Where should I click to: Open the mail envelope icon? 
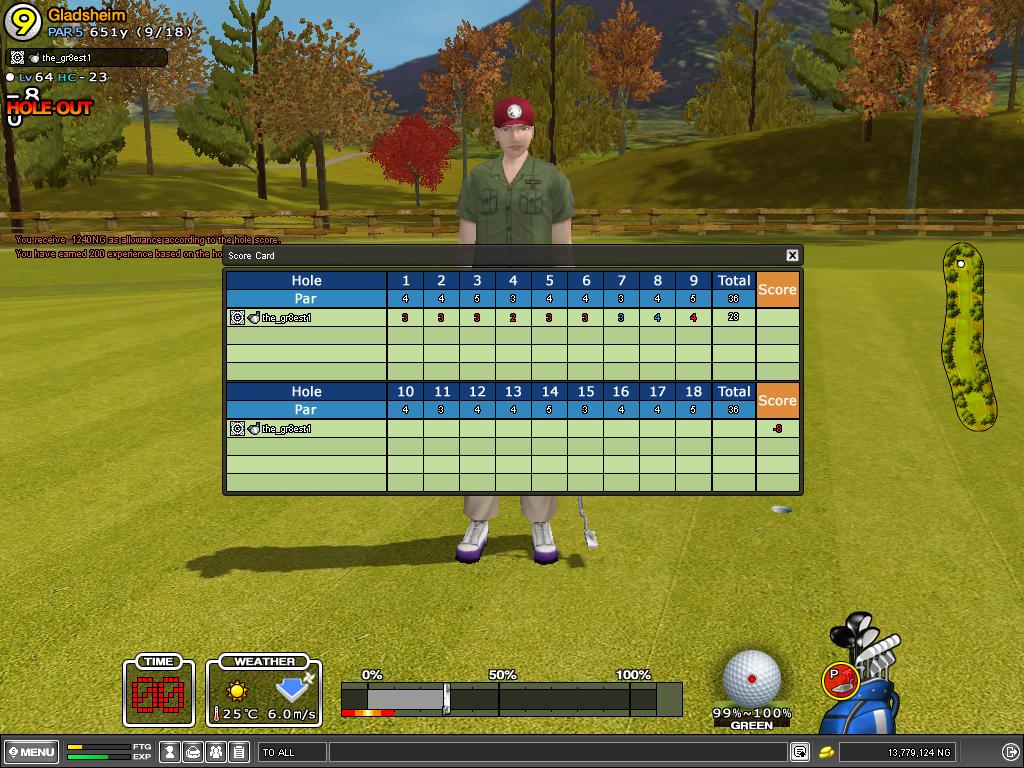point(193,752)
